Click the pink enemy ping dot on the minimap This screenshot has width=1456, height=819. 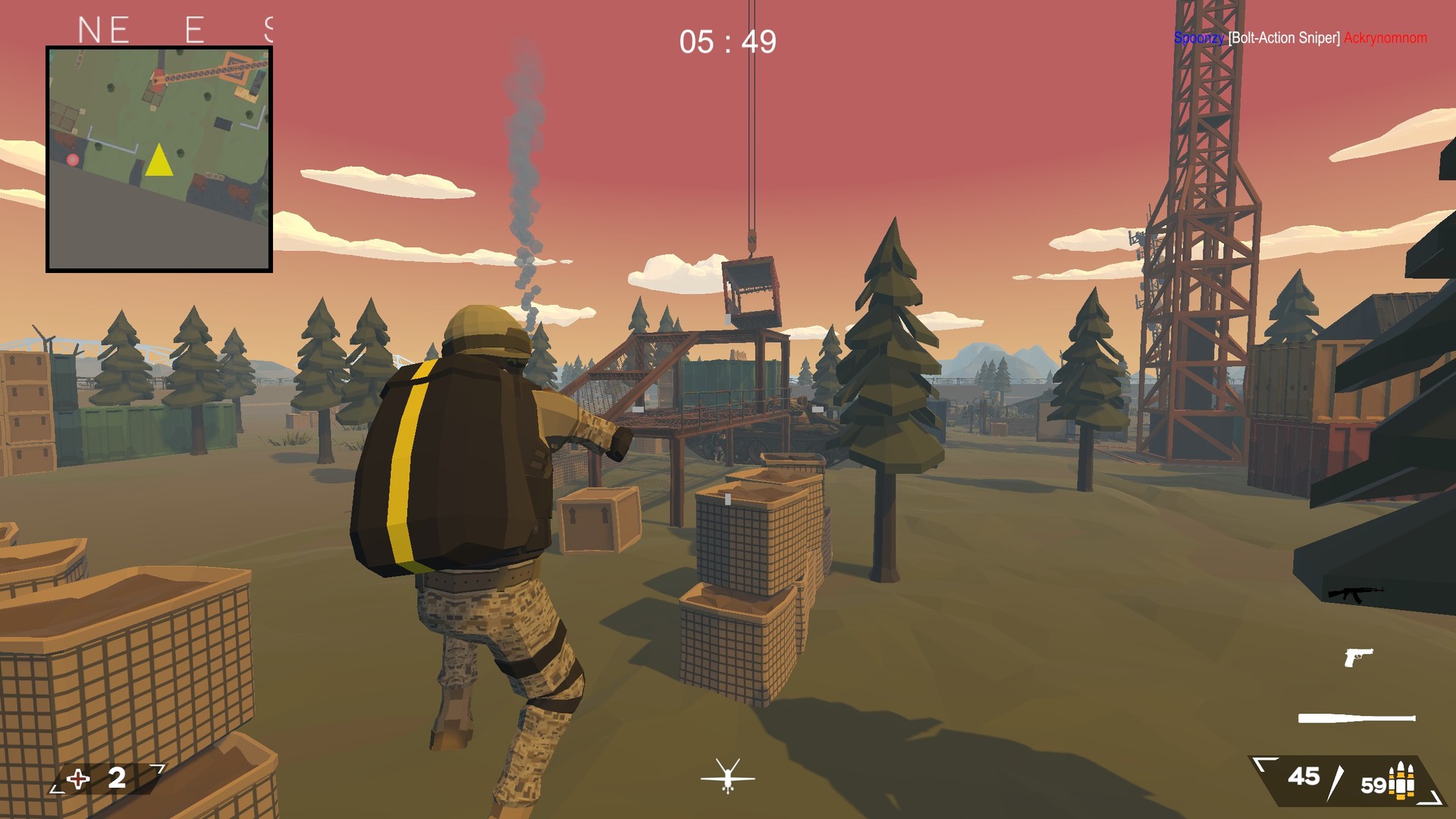coord(72,160)
